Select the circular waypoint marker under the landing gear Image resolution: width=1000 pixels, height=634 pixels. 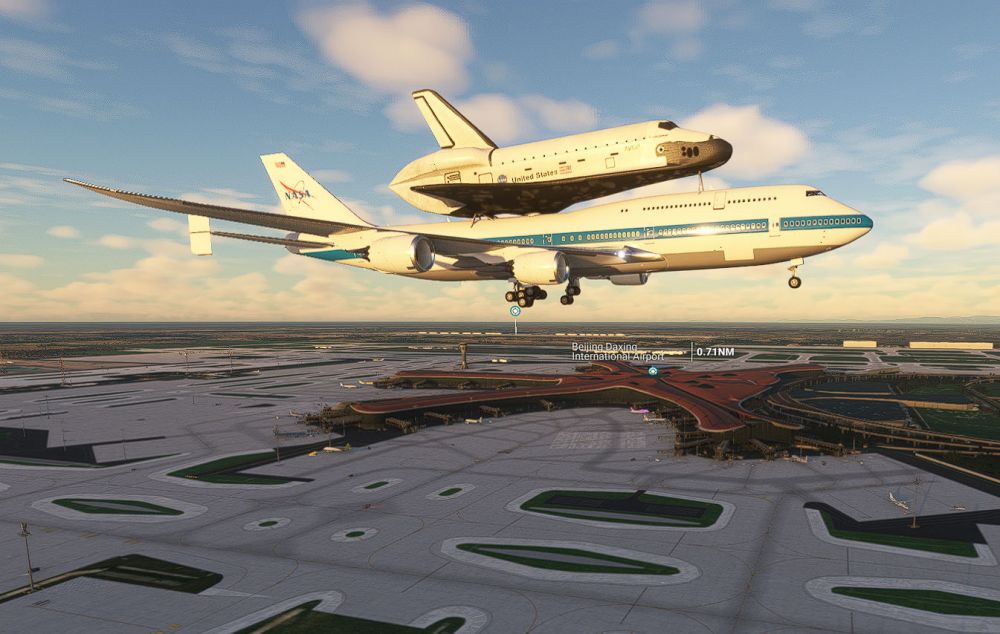click(x=515, y=311)
